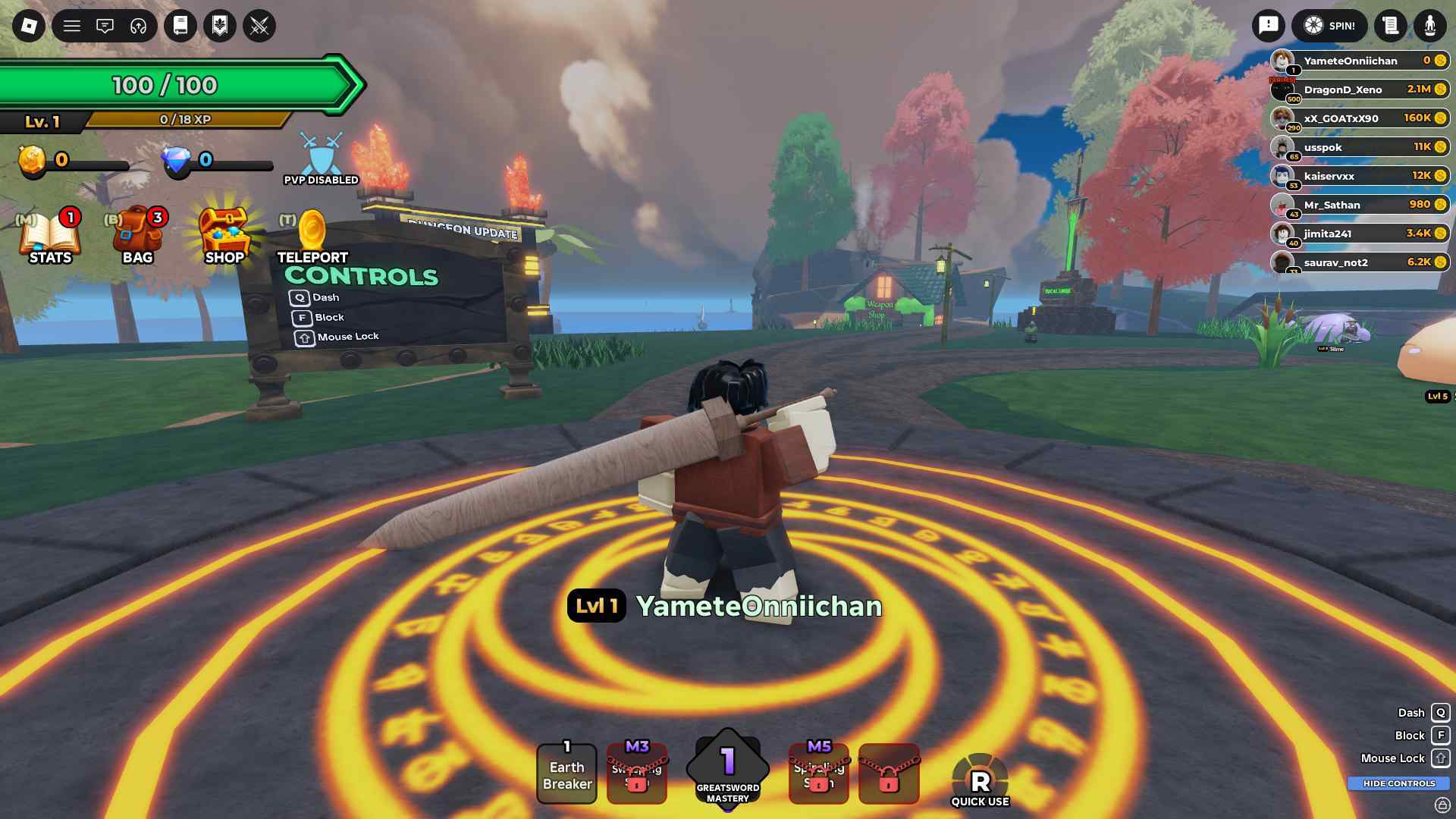Open the TELEPORT menu
This screenshot has height=819, width=1456.
point(312,231)
